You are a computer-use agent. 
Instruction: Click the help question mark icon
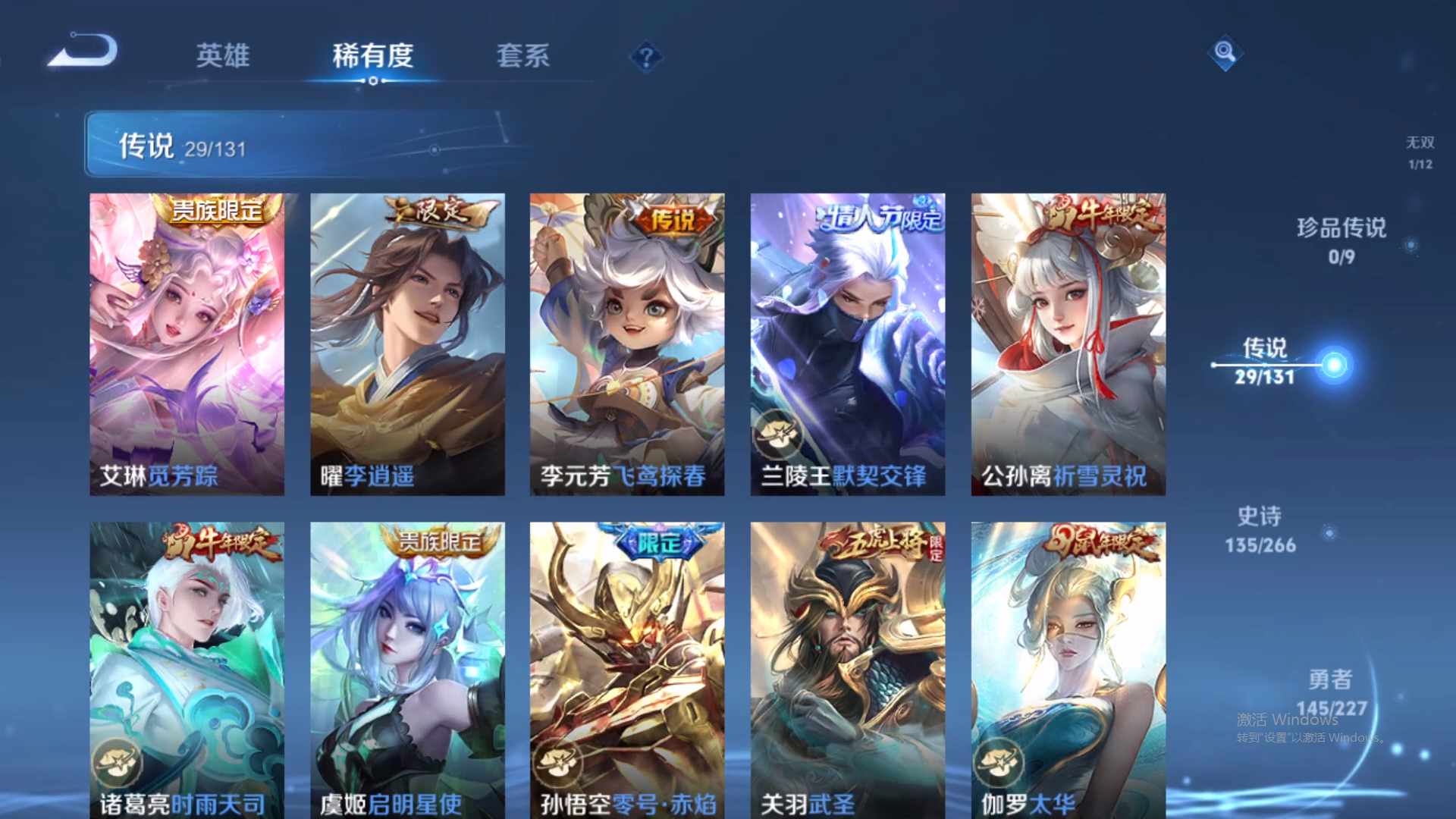tap(644, 57)
